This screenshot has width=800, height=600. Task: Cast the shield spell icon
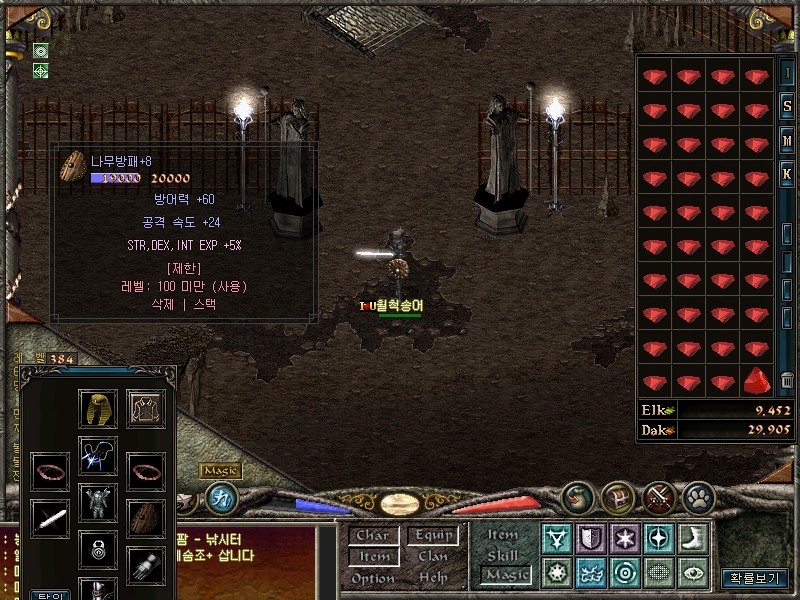pyautogui.click(x=591, y=539)
